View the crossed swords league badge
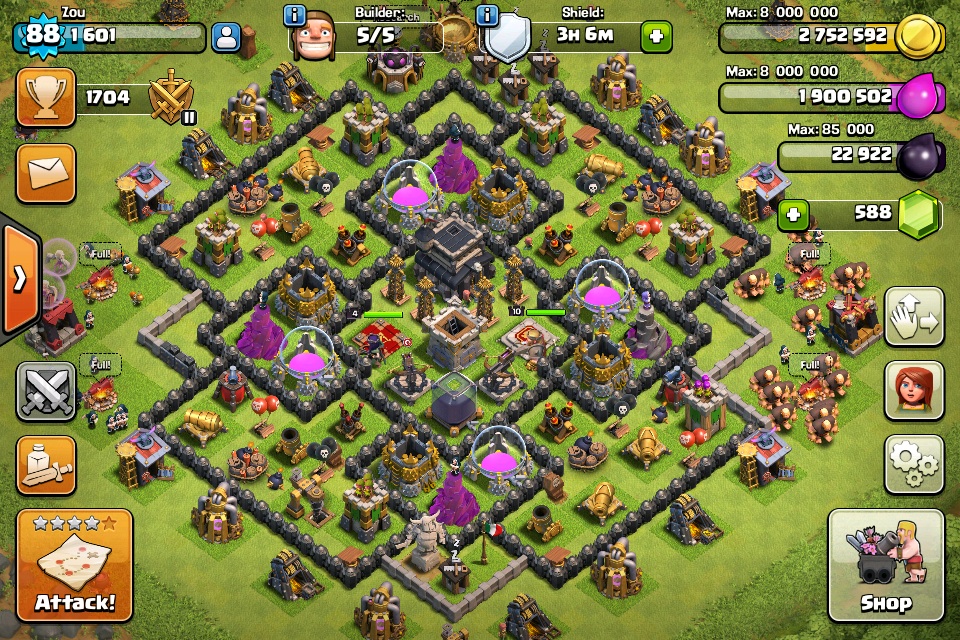This screenshot has width=960, height=640. 171,97
